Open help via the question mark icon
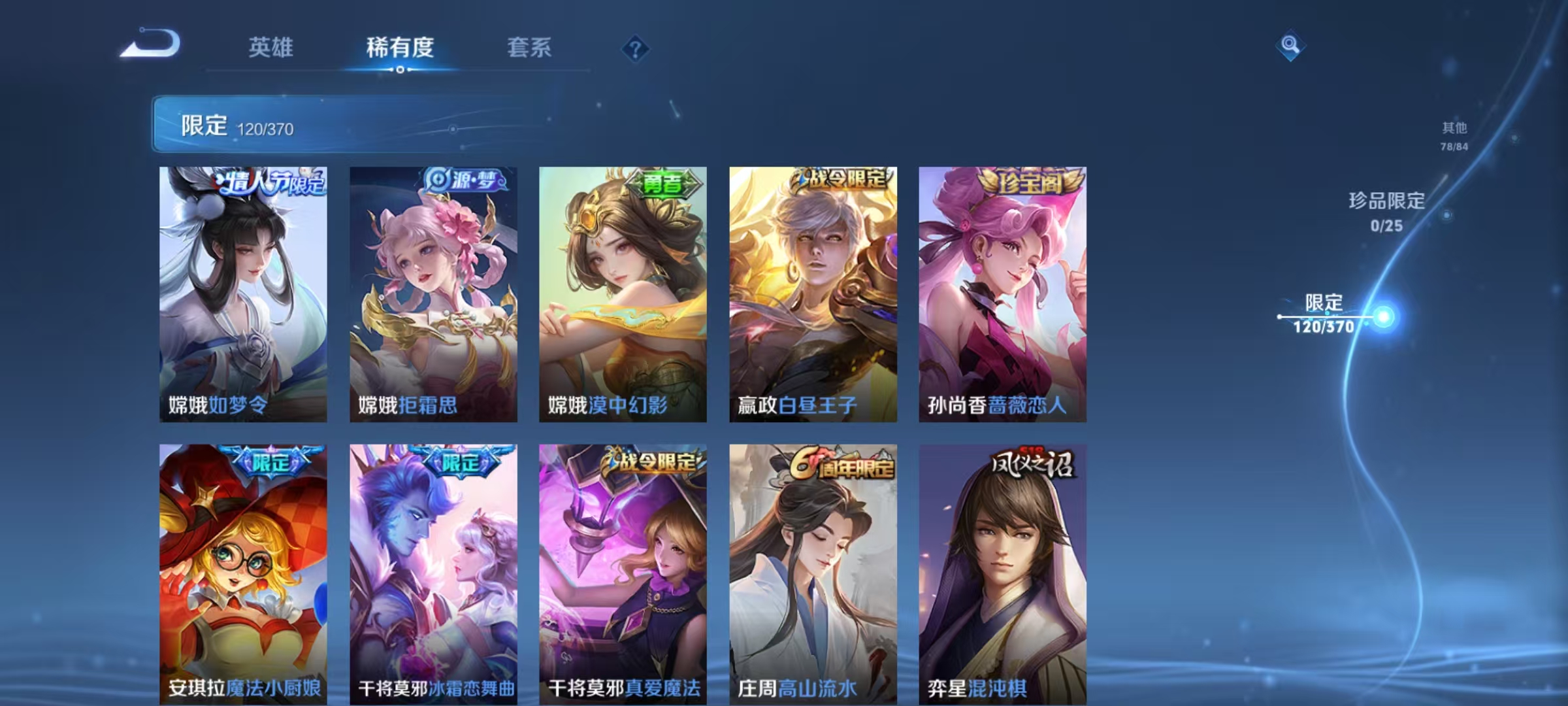This screenshot has width=1568, height=706. pyautogui.click(x=637, y=47)
